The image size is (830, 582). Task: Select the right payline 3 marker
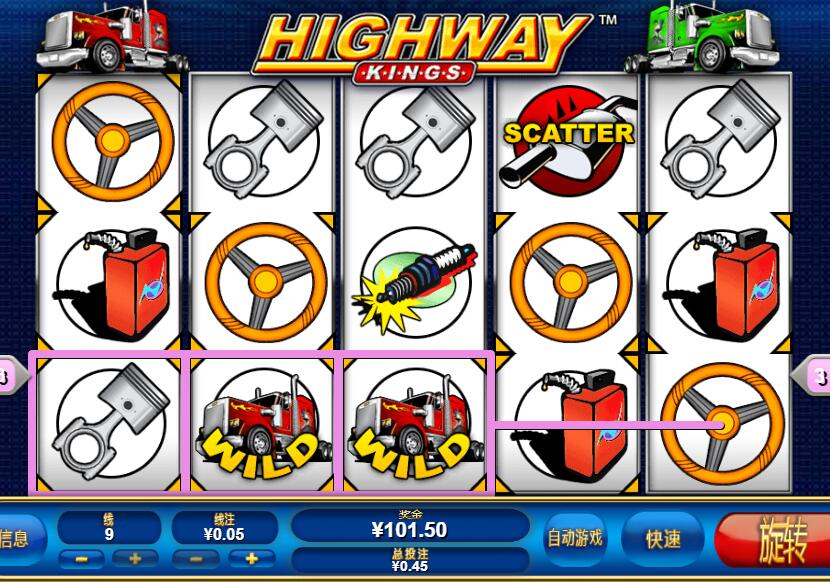[816, 377]
